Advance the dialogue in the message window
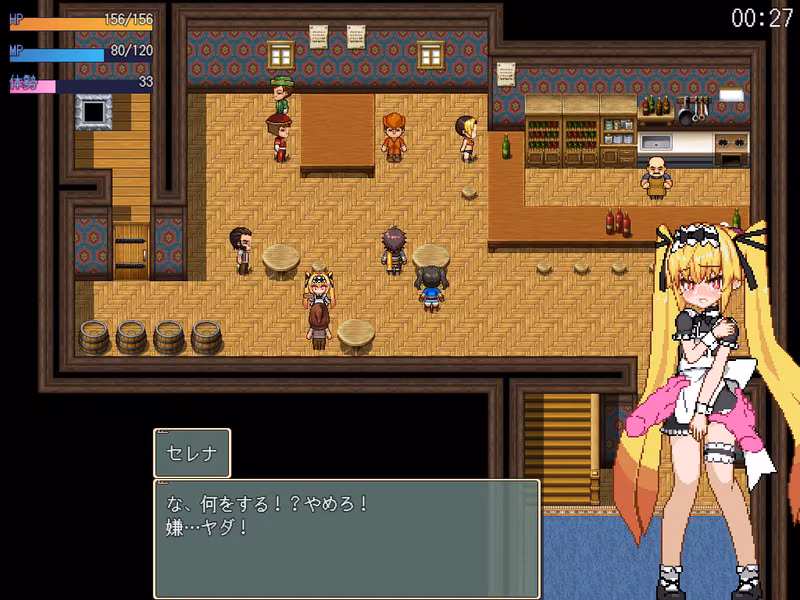Image resolution: width=800 pixels, height=600 pixels. click(x=346, y=538)
